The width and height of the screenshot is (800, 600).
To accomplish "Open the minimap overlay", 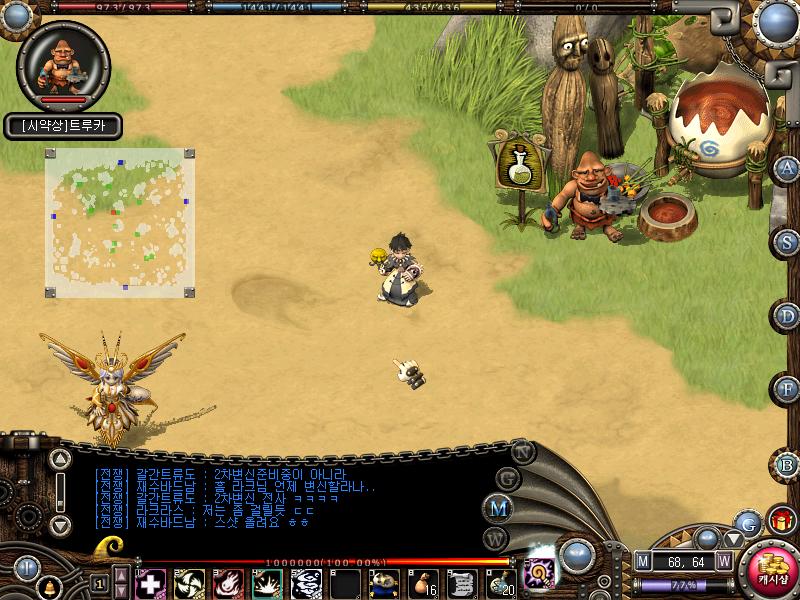I will (119, 222).
